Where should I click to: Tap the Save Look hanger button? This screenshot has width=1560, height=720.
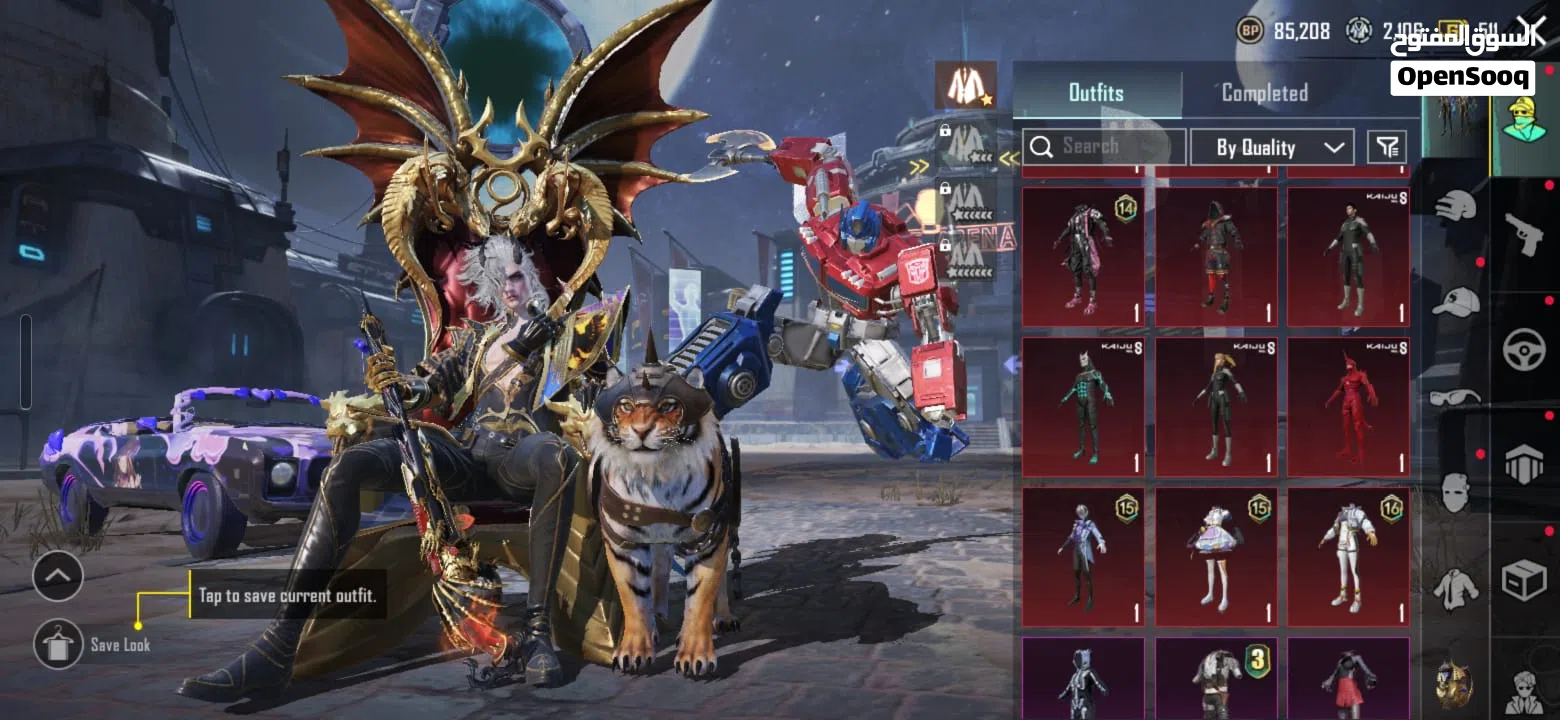pos(58,644)
